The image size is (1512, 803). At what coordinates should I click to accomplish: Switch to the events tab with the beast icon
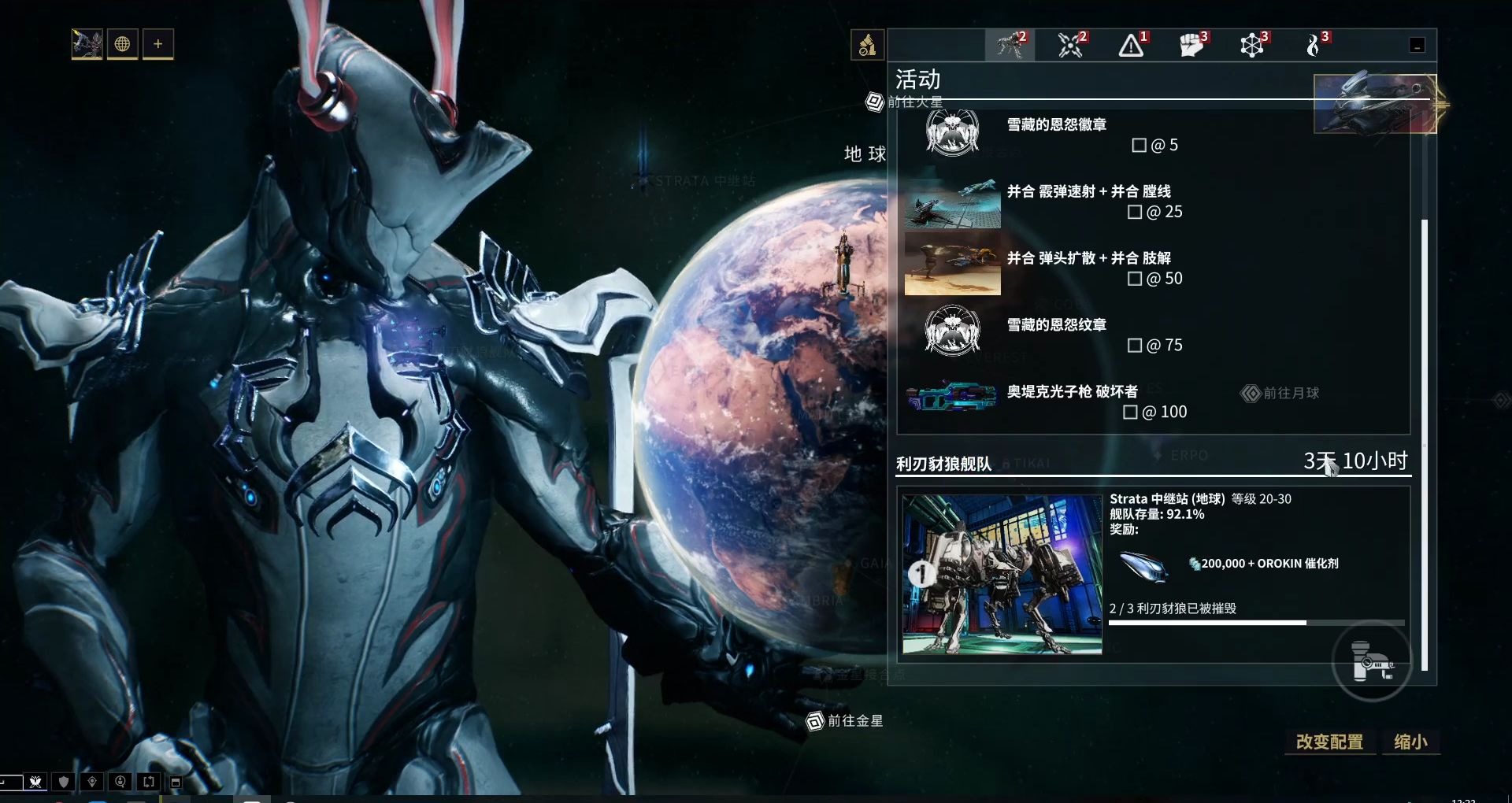1010,46
